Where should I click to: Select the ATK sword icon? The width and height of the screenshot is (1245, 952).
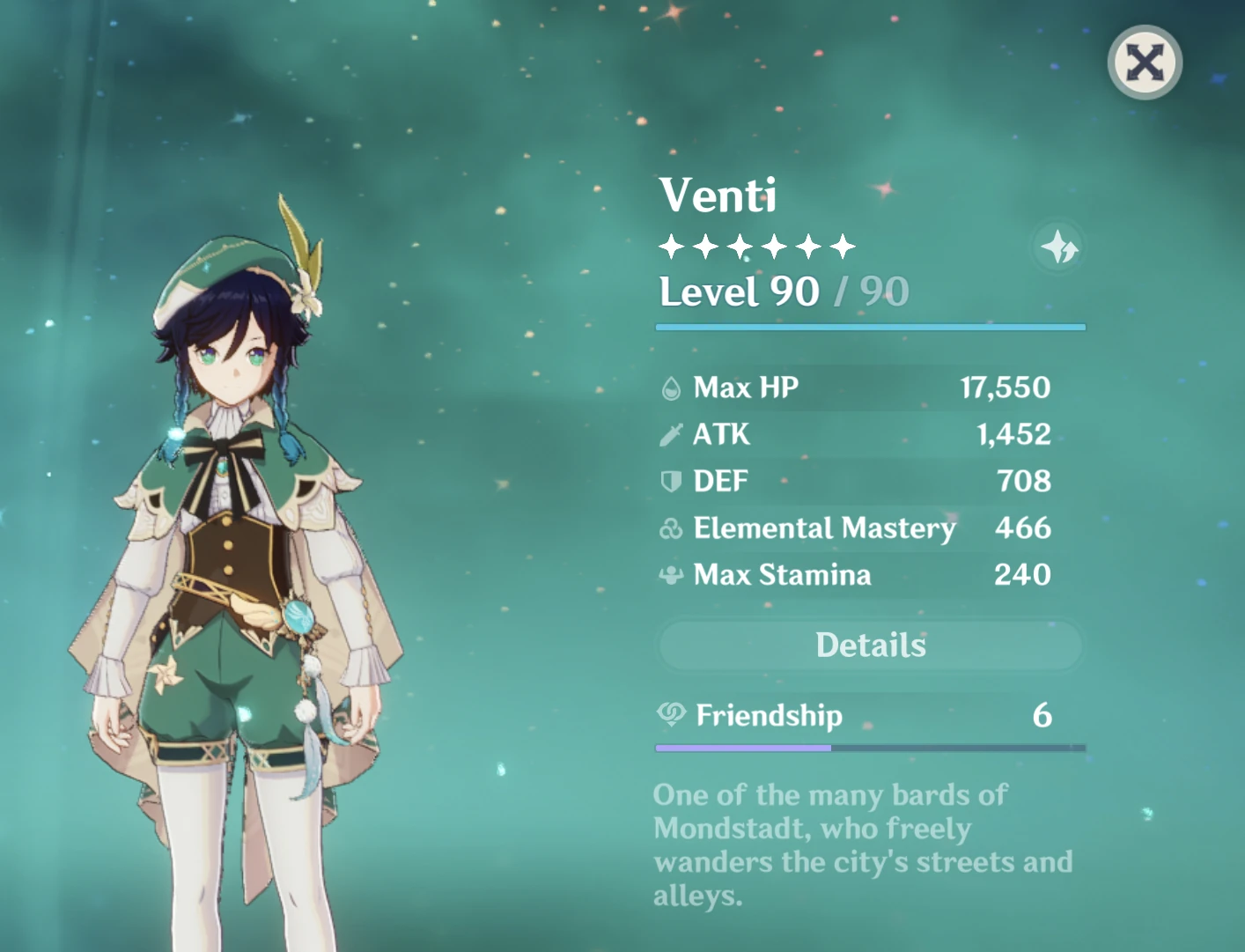point(671,434)
